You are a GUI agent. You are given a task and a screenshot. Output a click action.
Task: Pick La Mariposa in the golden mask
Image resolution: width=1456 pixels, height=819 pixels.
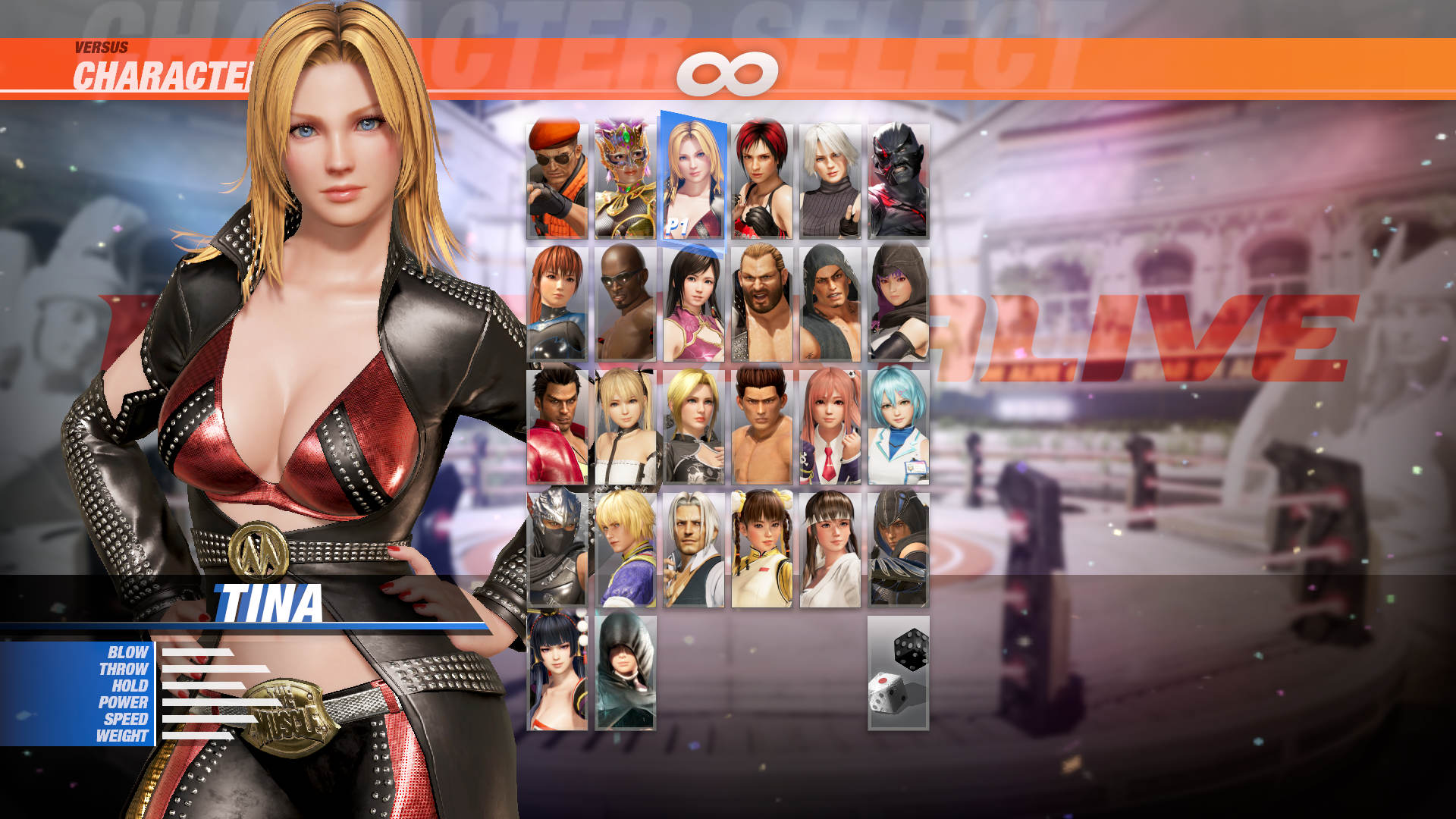[626, 174]
